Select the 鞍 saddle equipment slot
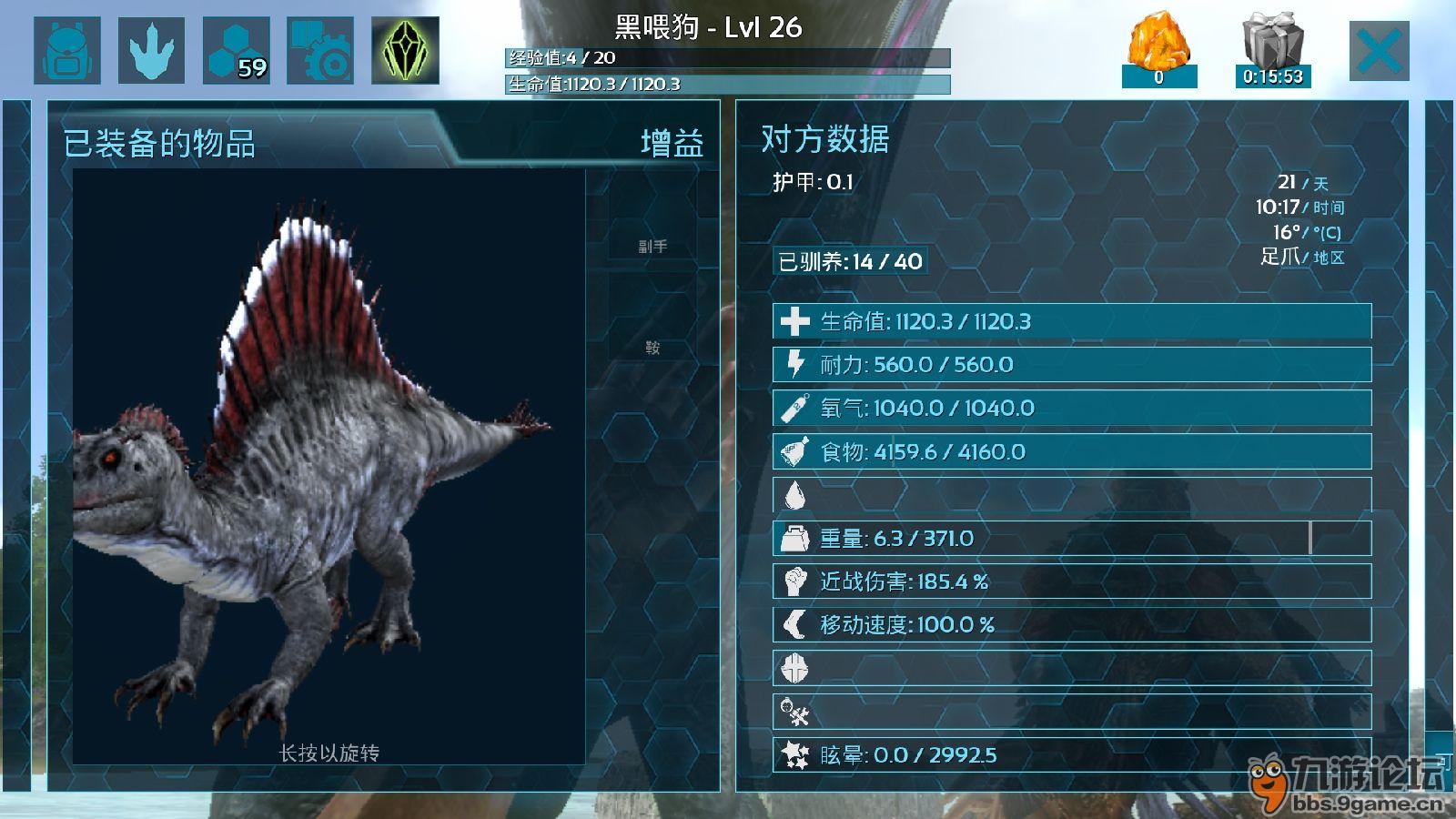The height and width of the screenshot is (819, 1456). pos(652,348)
